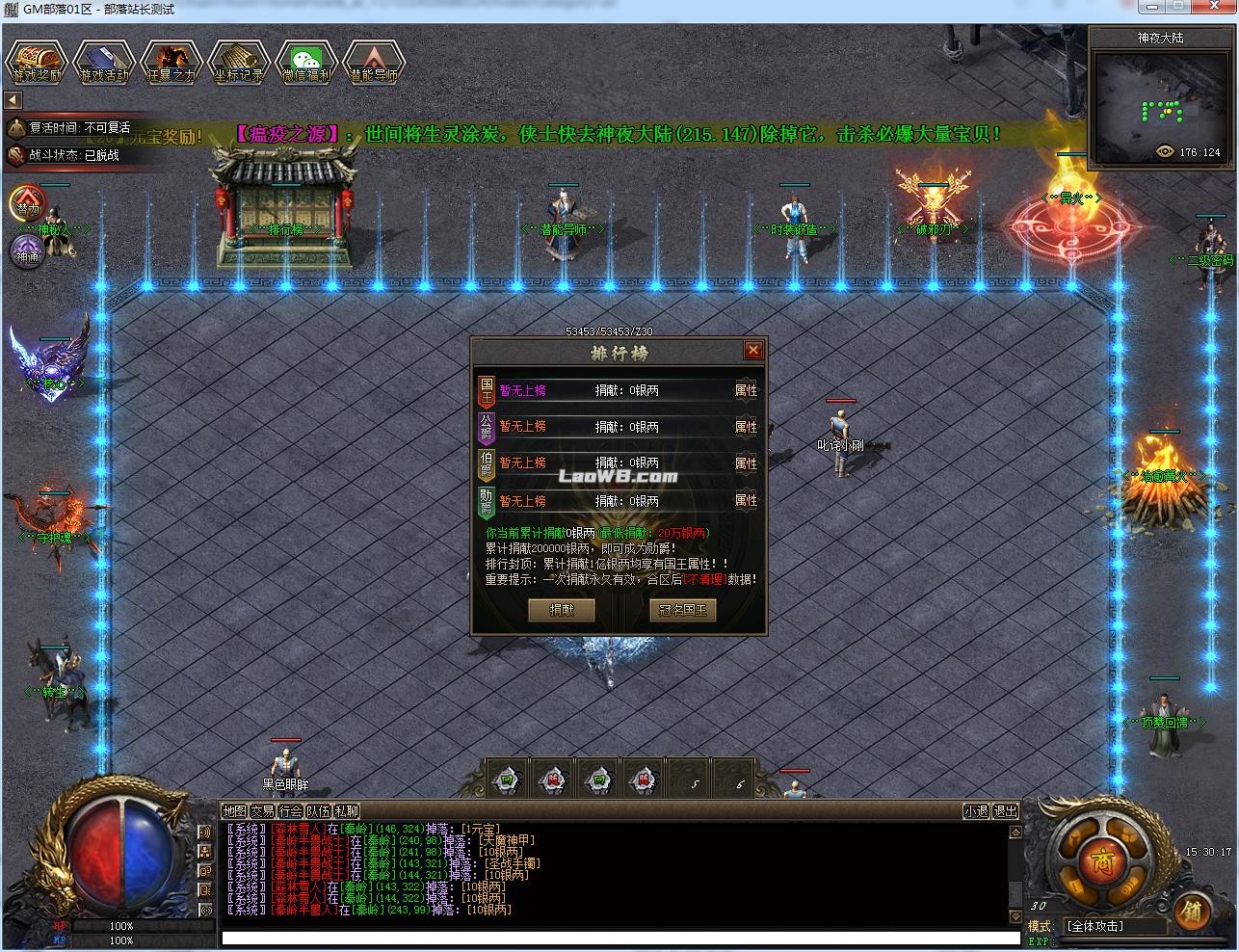Click the 捐献 donate button
The image size is (1239, 952).
click(562, 610)
